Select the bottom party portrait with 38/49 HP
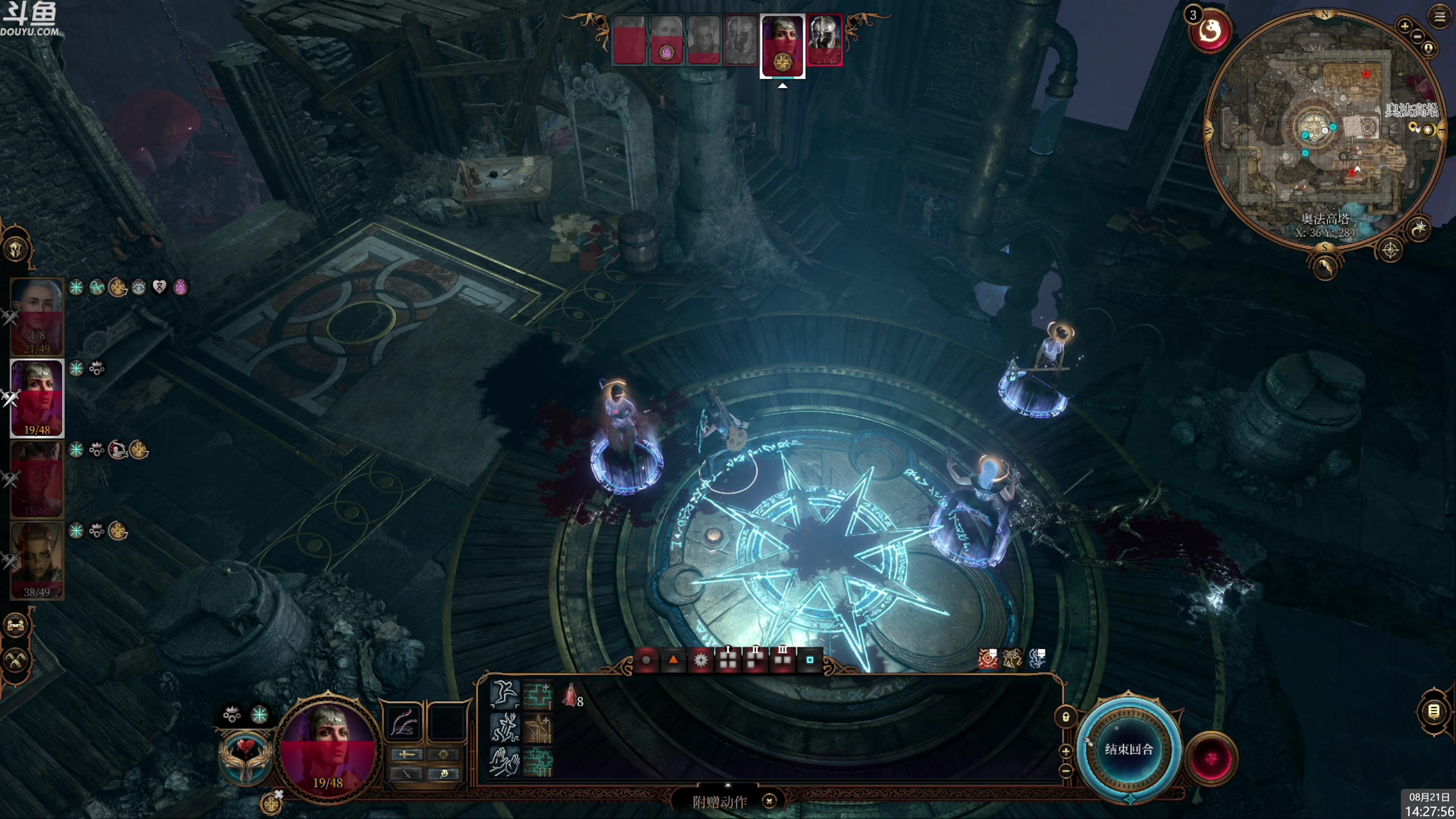The width and height of the screenshot is (1456, 819). (x=37, y=561)
